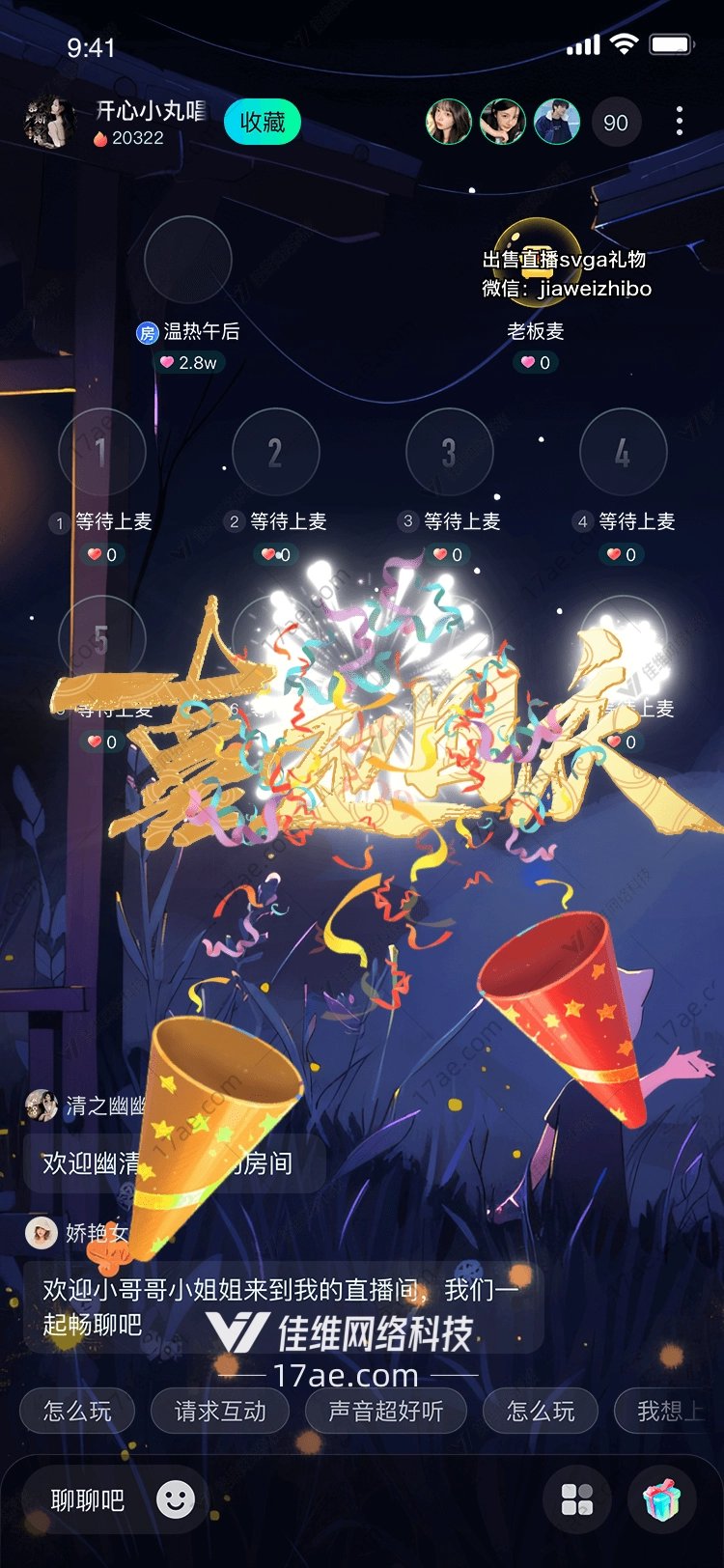Image resolution: width=724 pixels, height=1568 pixels.
Task: Join mic seat number 1
Action: tap(101, 452)
